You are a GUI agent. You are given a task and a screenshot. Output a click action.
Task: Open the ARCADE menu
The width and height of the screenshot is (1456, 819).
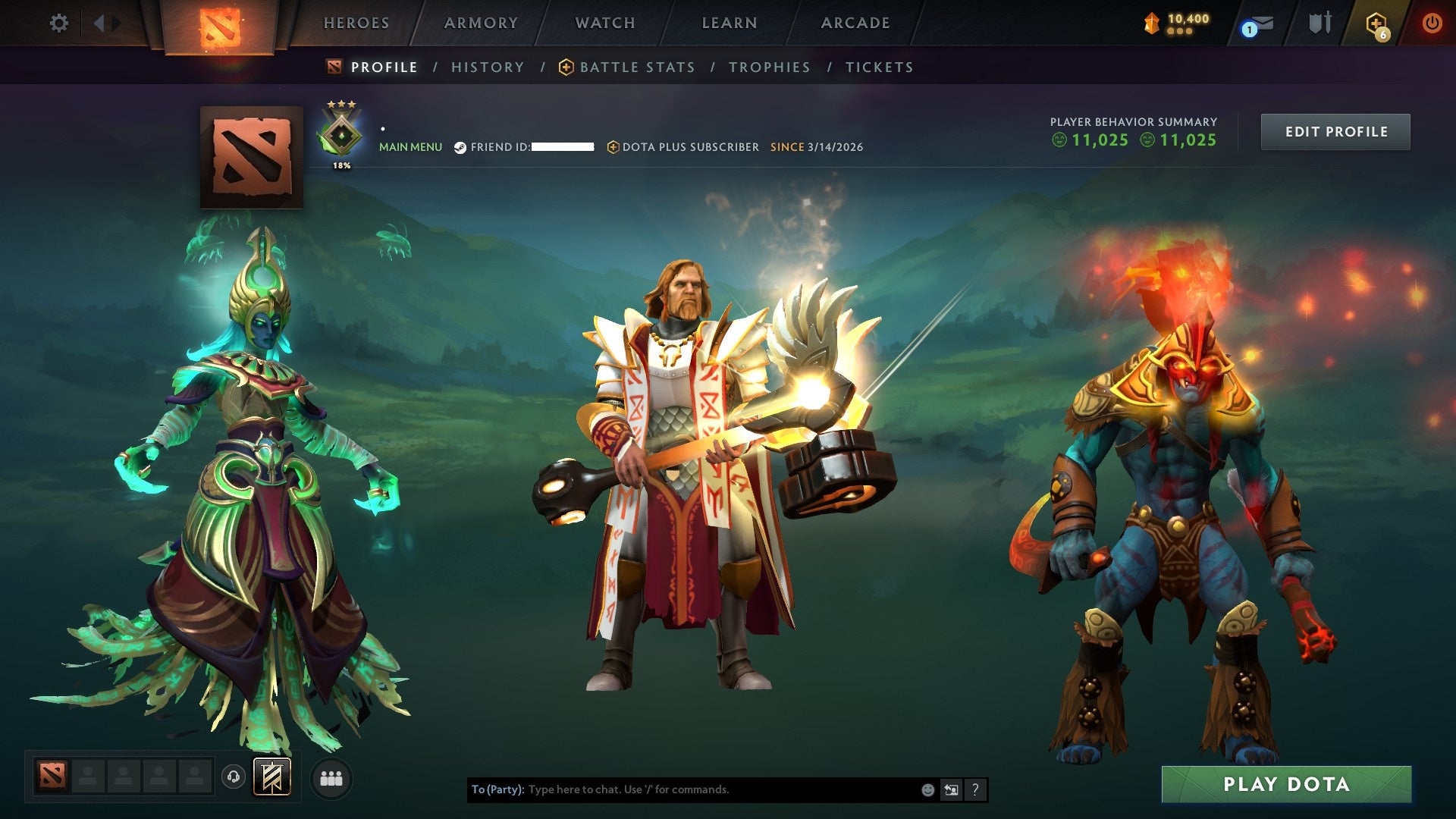(x=855, y=23)
